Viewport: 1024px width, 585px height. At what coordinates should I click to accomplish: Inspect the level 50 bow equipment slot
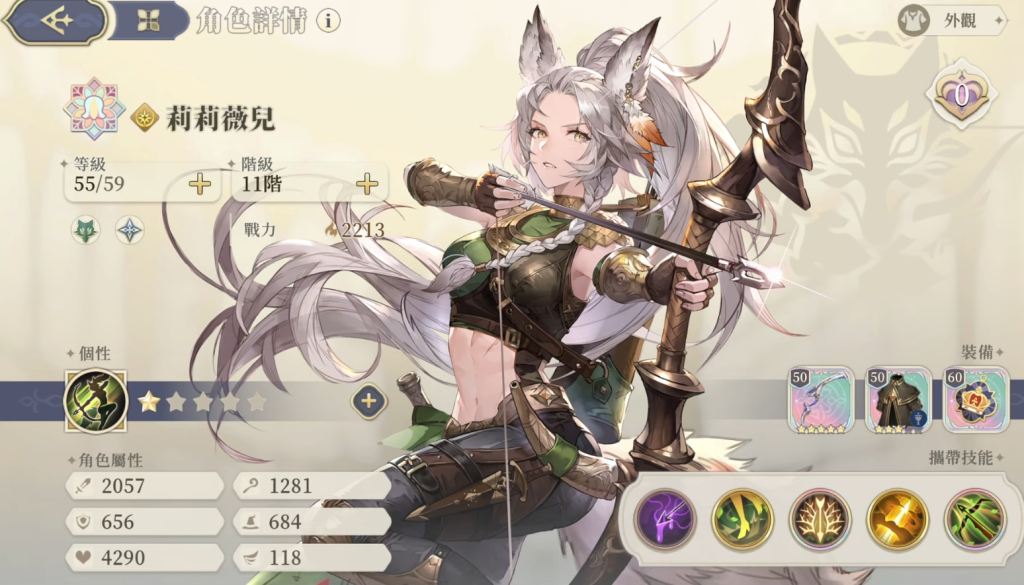point(820,399)
